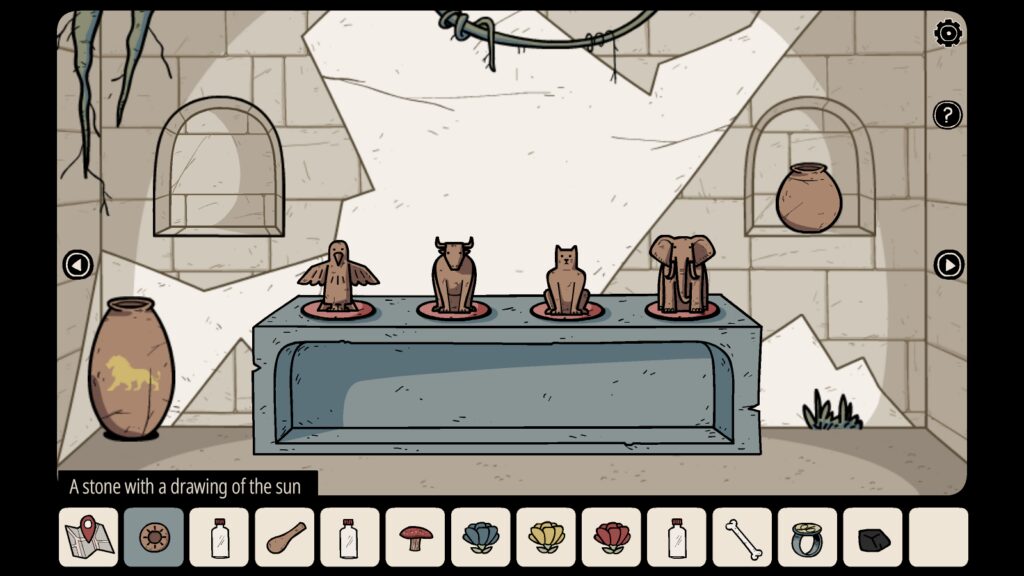Screen dimensions: 1024x576
Task: Choose the ring item
Action: coord(807,537)
